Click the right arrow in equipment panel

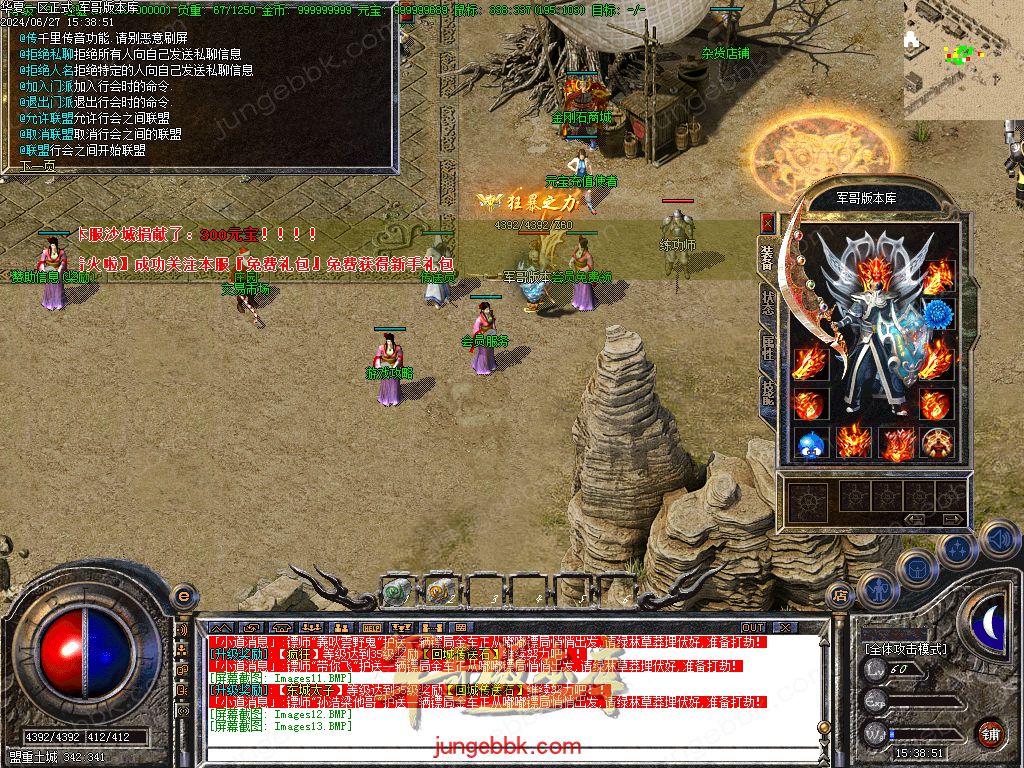pyautogui.click(x=953, y=519)
